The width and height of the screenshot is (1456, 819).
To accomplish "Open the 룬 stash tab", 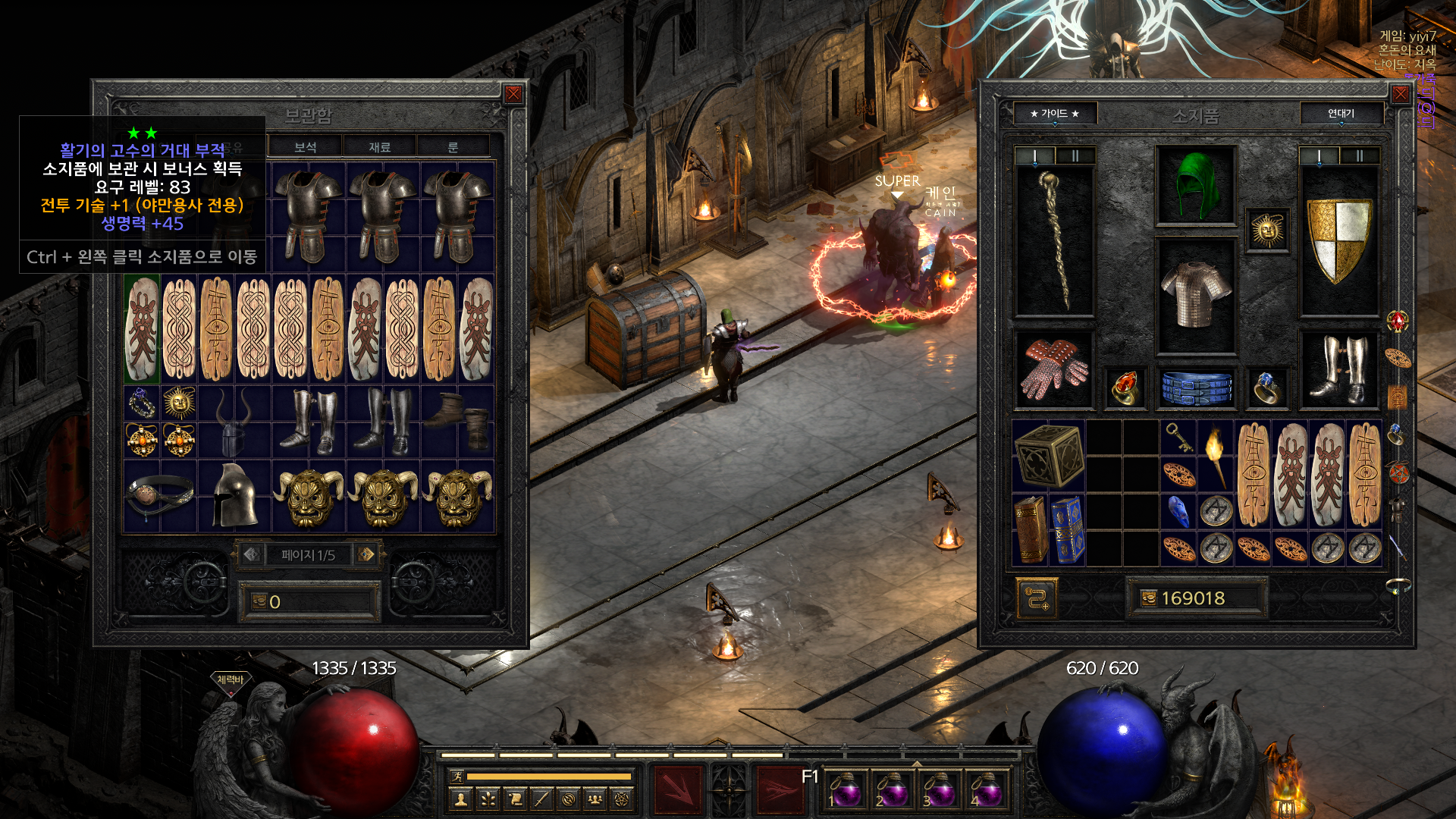I will [453, 147].
